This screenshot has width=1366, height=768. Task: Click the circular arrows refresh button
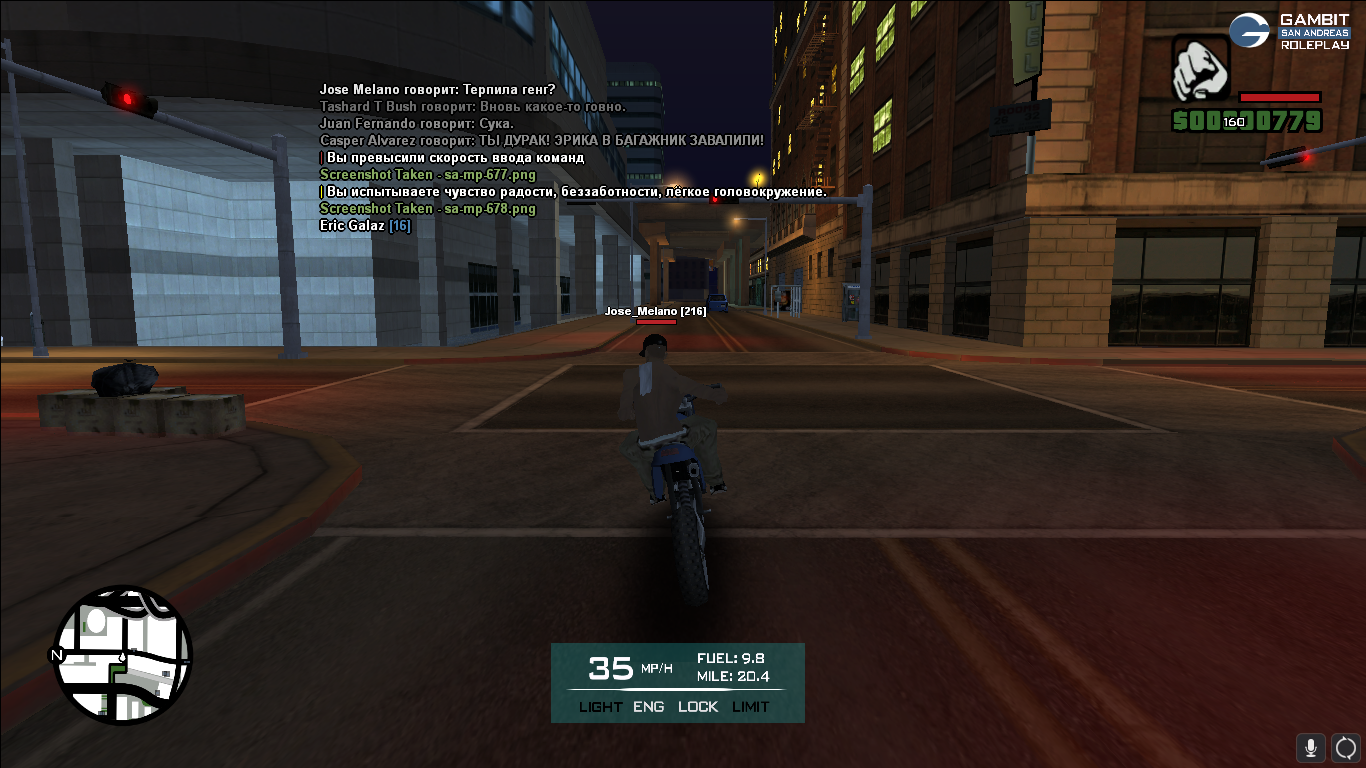pyautogui.click(x=1346, y=747)
